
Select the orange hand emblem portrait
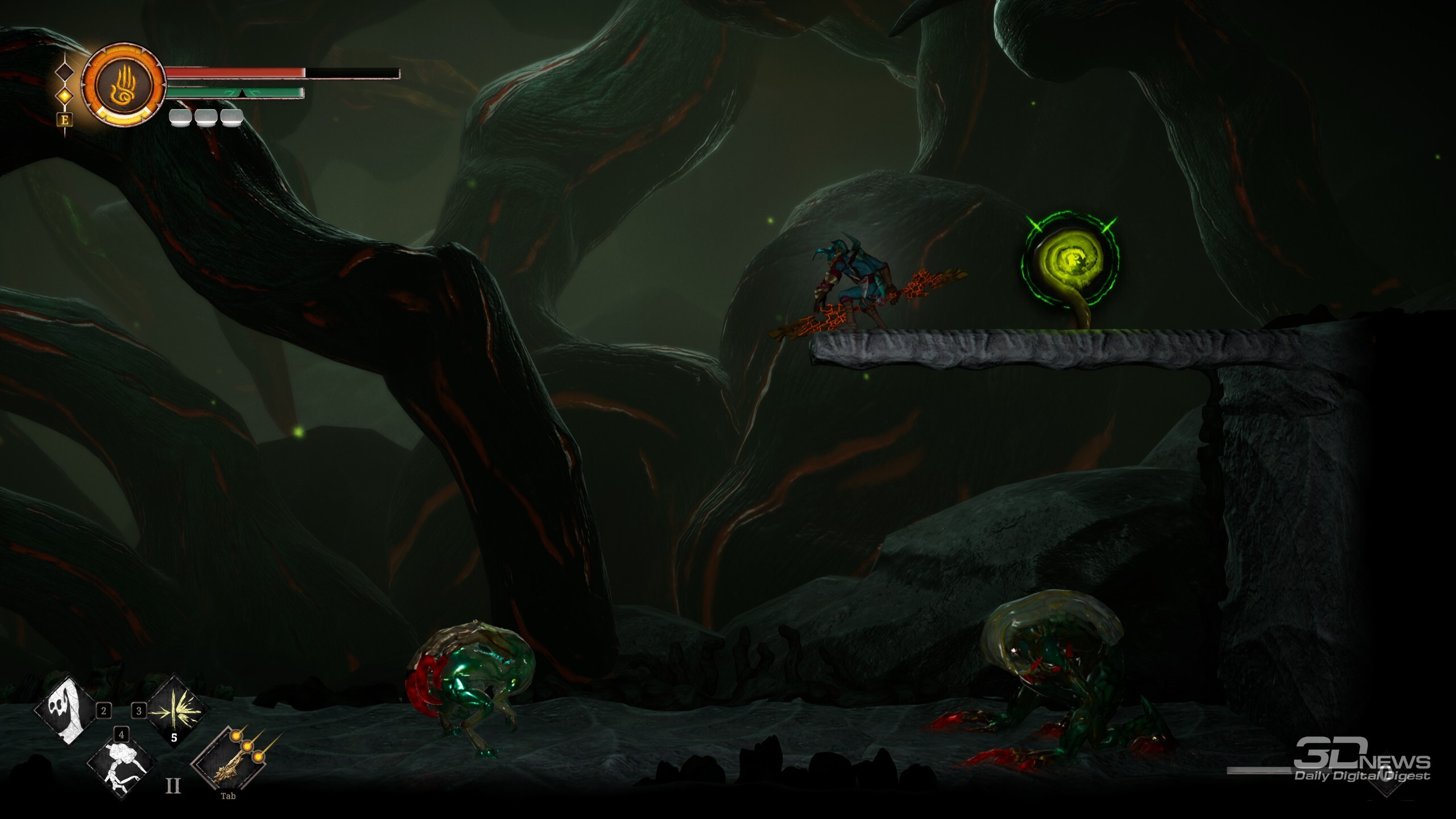pos(122,84)
